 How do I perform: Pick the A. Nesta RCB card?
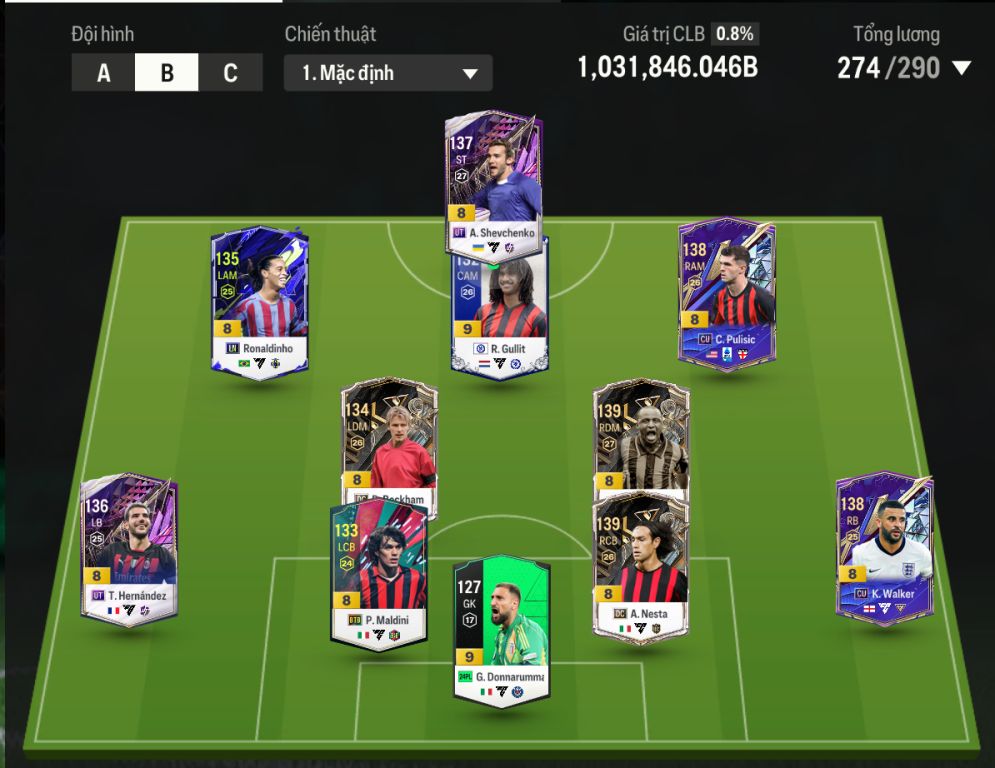[x=641, y=563]
